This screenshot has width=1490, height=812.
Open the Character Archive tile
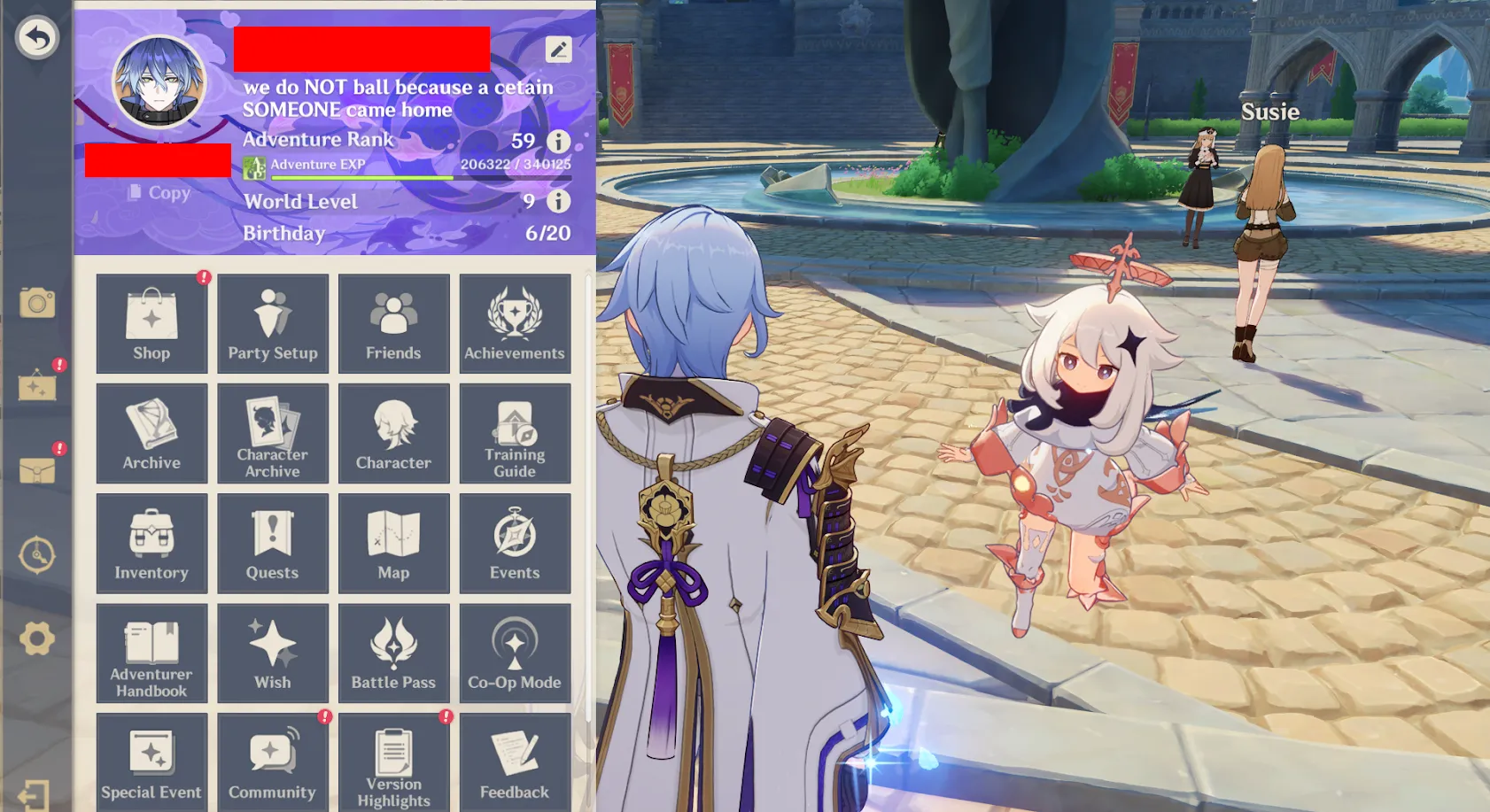click(x=273, y=433)
